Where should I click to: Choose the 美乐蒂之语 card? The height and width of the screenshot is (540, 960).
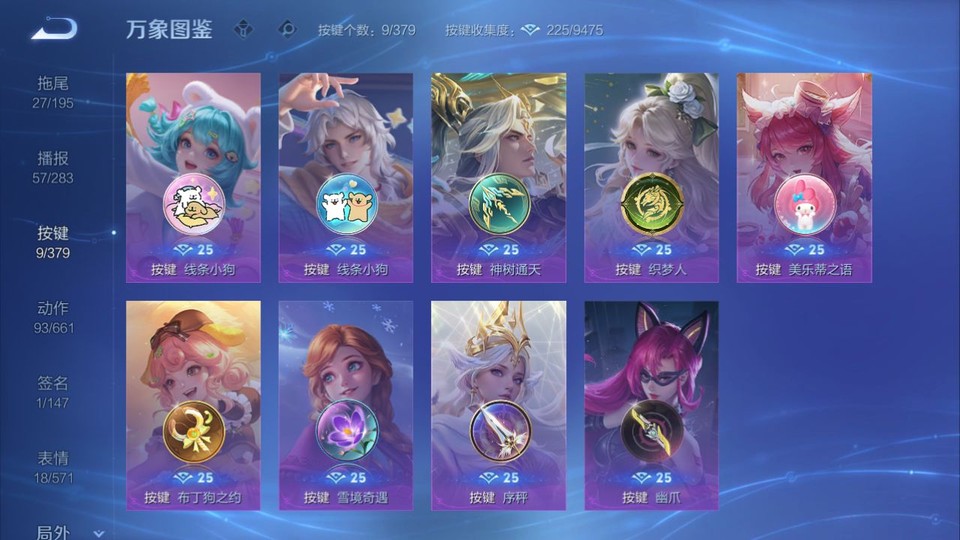(804, 177)
